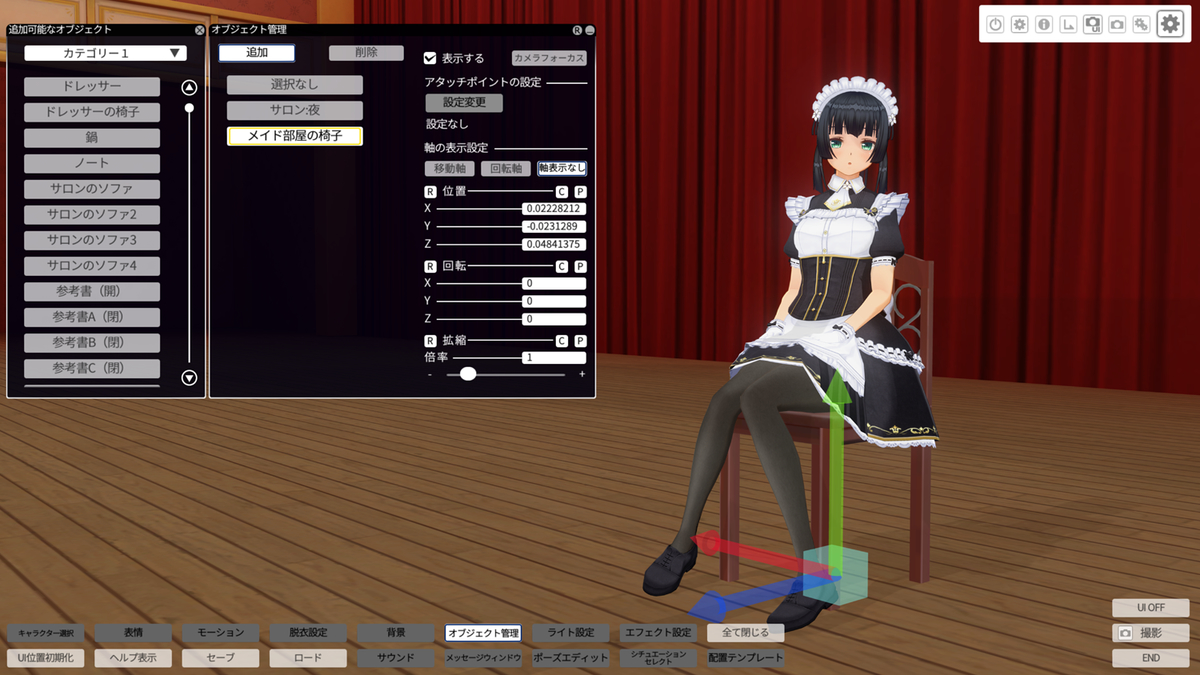Open the カテゴリー1 category dropdown
1200x675 pixels.
point(106,53)
